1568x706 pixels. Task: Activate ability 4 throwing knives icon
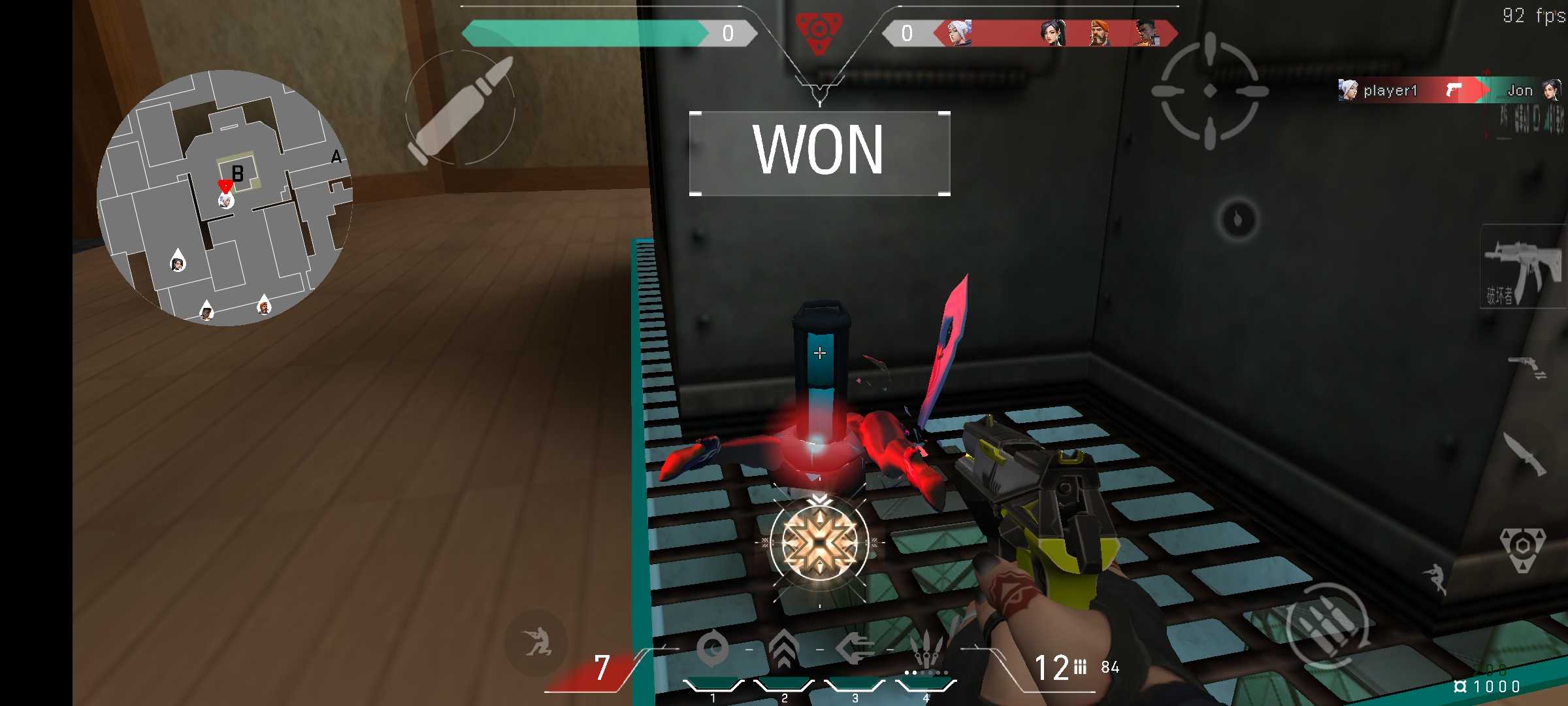pos(926,650)
